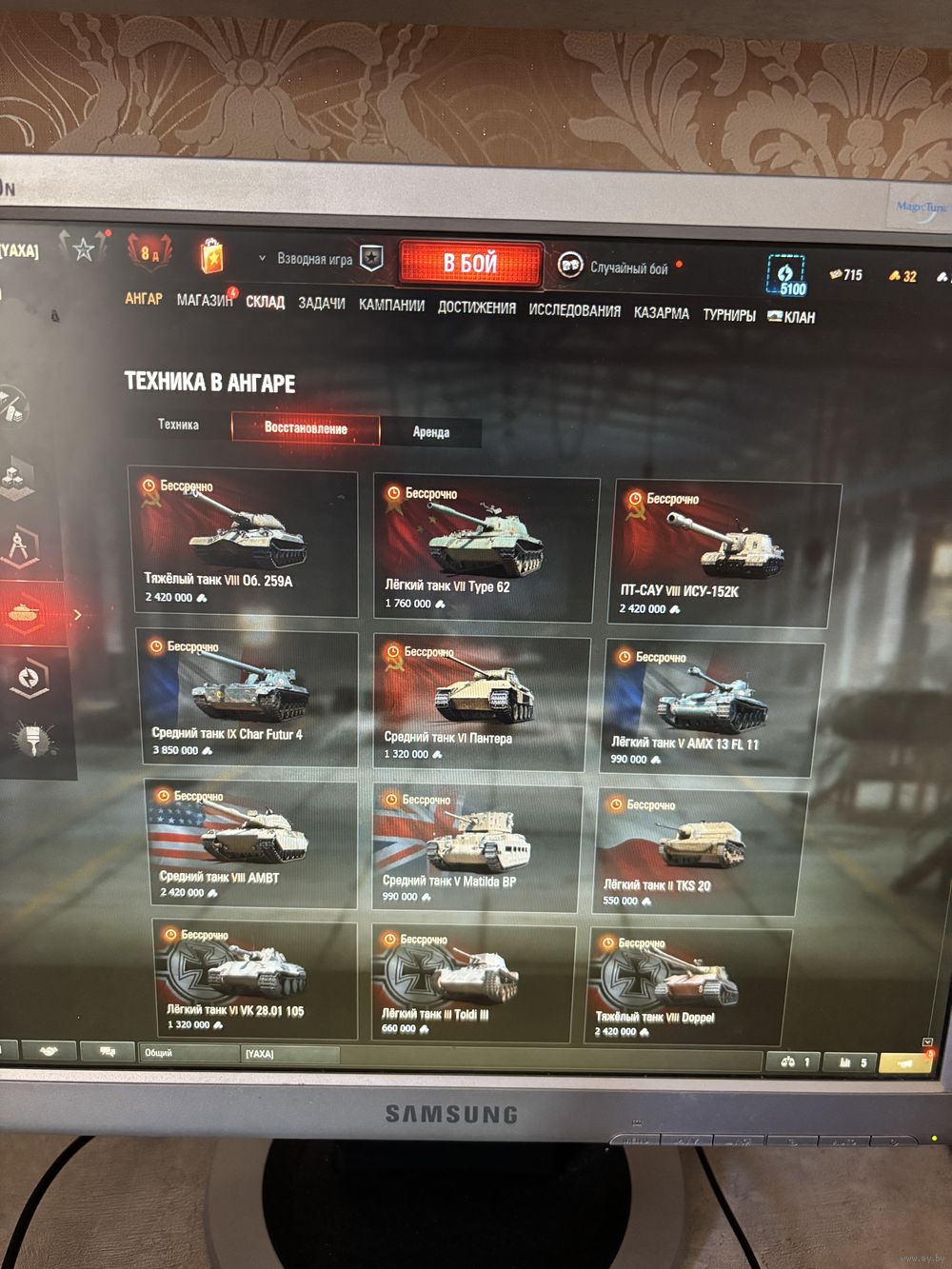Start battle with the red В БОЙ button
The image size is (952, 1269).
pyautogui.click(x=470, y=263)
